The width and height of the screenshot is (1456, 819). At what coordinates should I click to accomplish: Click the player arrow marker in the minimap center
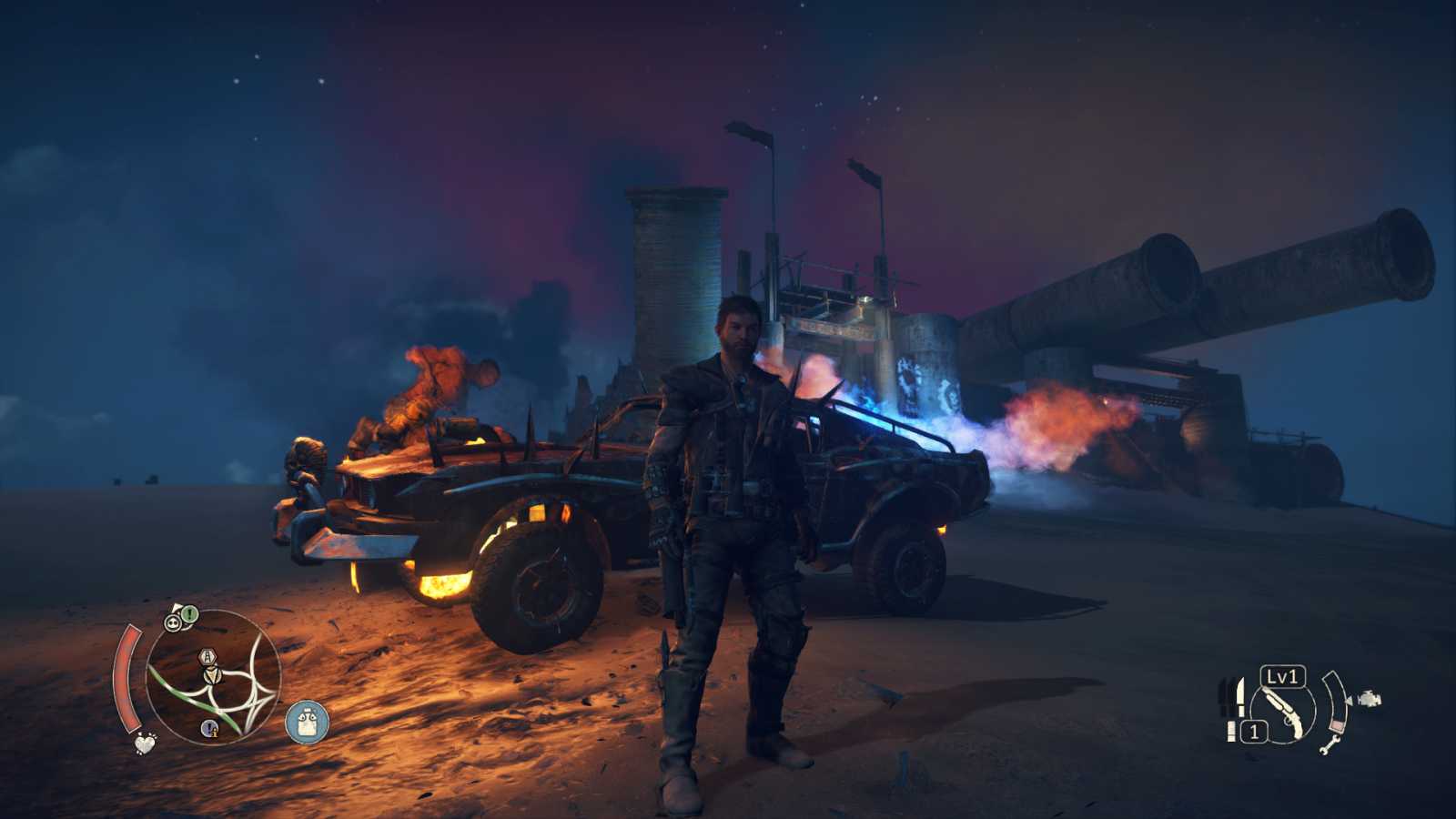pyautogui.click(x=212, y=675)
